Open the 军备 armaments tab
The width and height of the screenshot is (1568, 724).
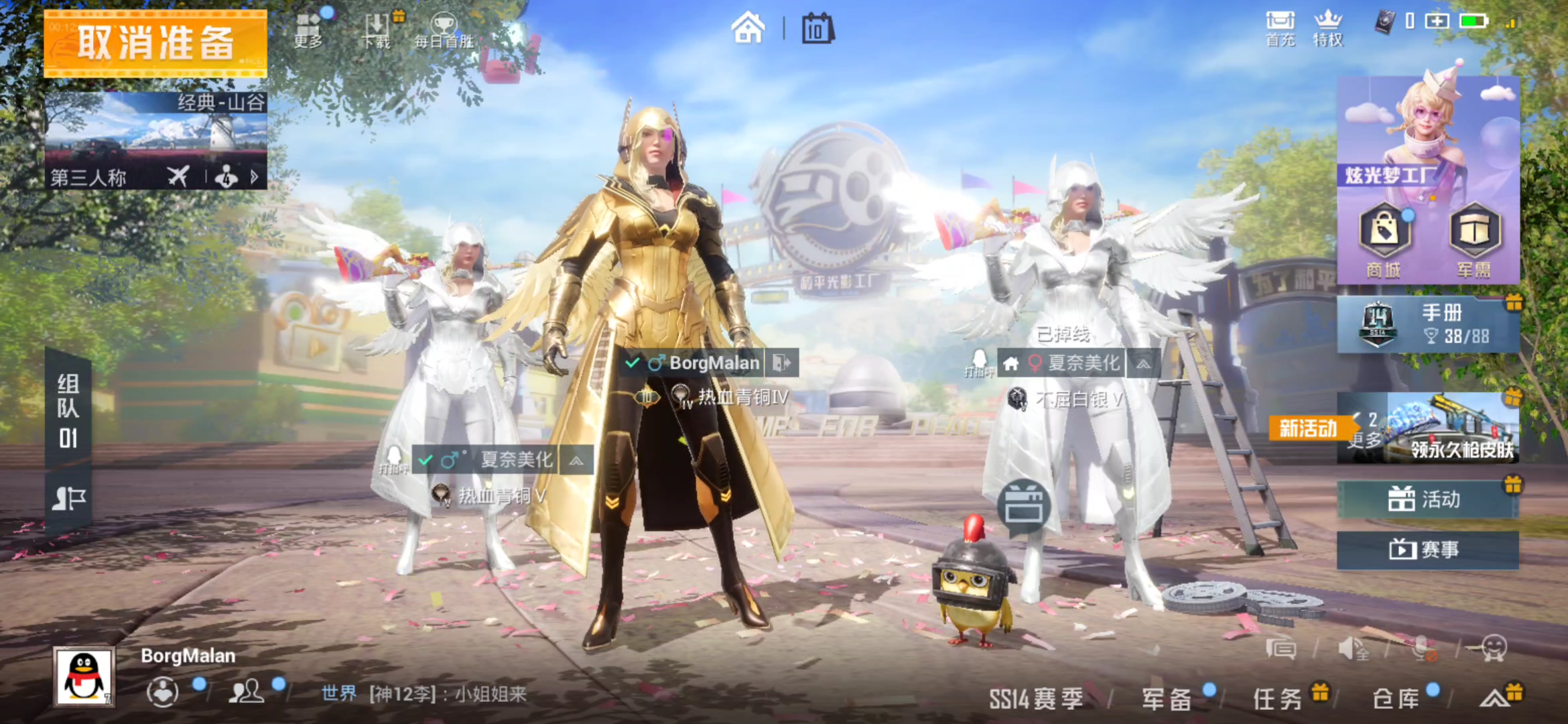[1167, 699]
